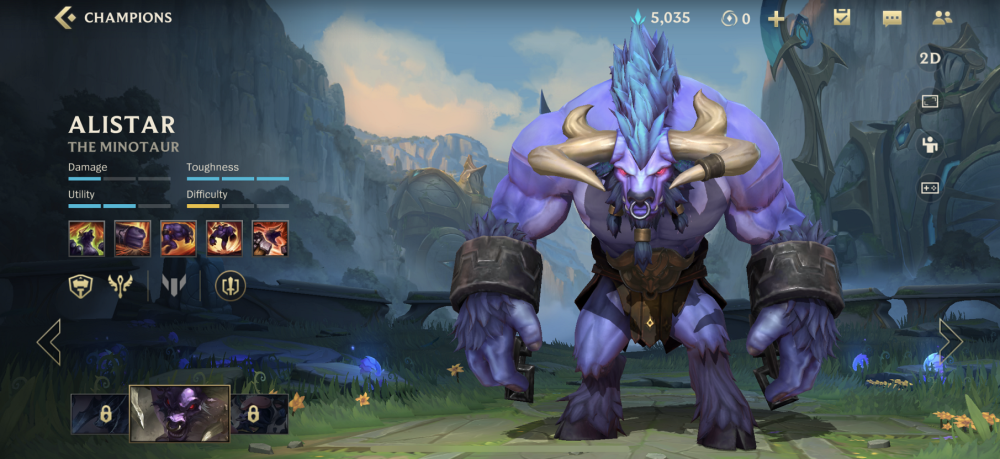Screen dimensions: 1000x459
Task: Toggle the fullscreen view frame button
Action: [x=930, y=101]
